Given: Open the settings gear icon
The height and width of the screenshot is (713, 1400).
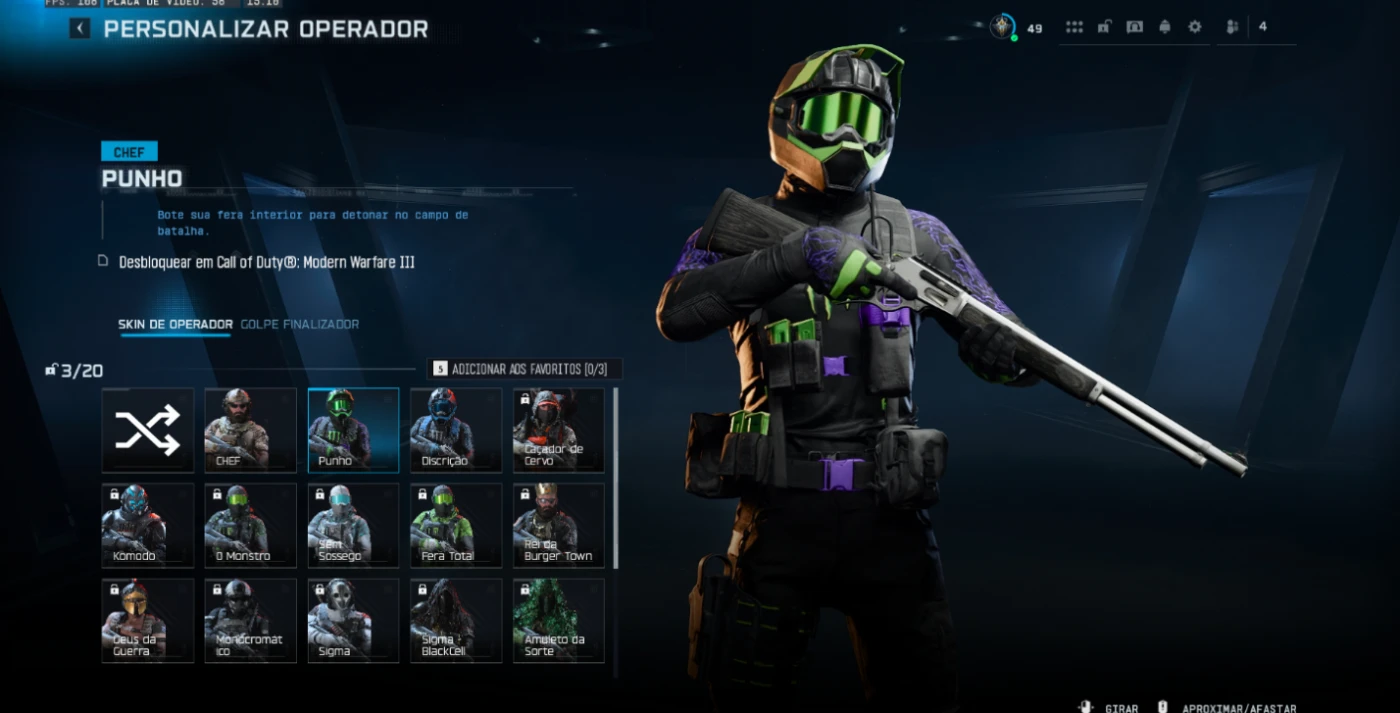Looking at the screenshot, I should [x=1195, y=27].
